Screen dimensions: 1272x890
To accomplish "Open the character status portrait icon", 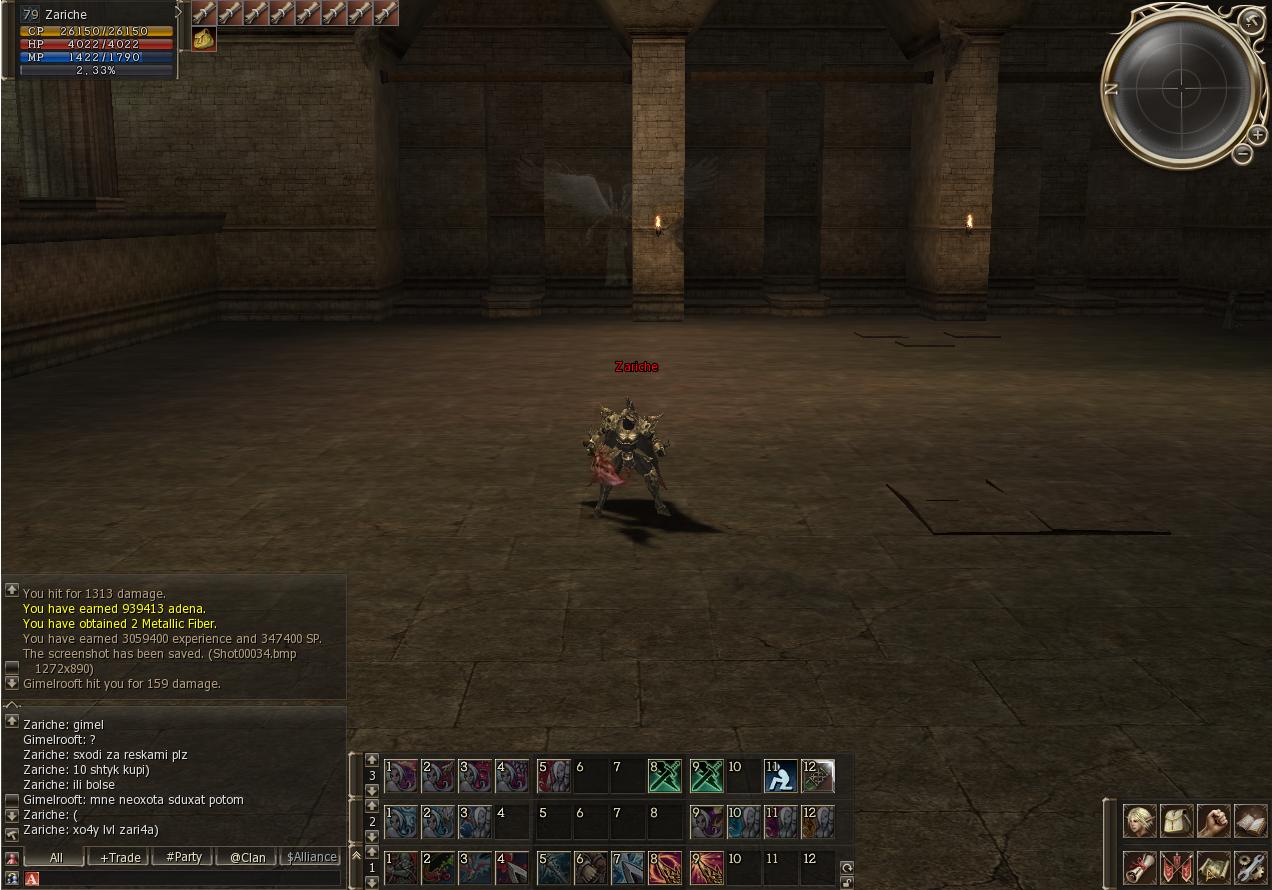I will (1140, 821).
